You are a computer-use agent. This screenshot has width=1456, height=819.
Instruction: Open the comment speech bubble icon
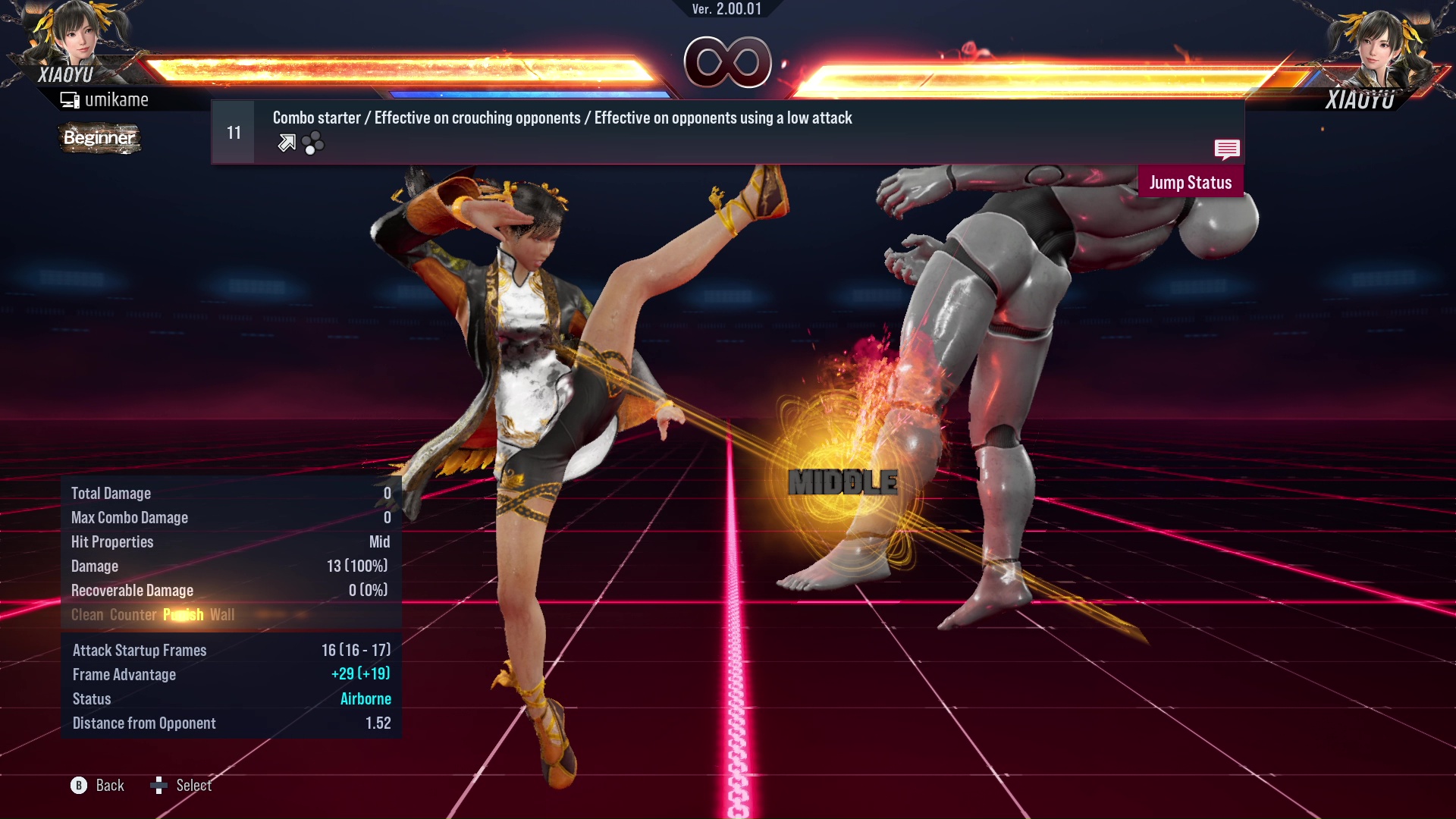(x=1227, y=150)
